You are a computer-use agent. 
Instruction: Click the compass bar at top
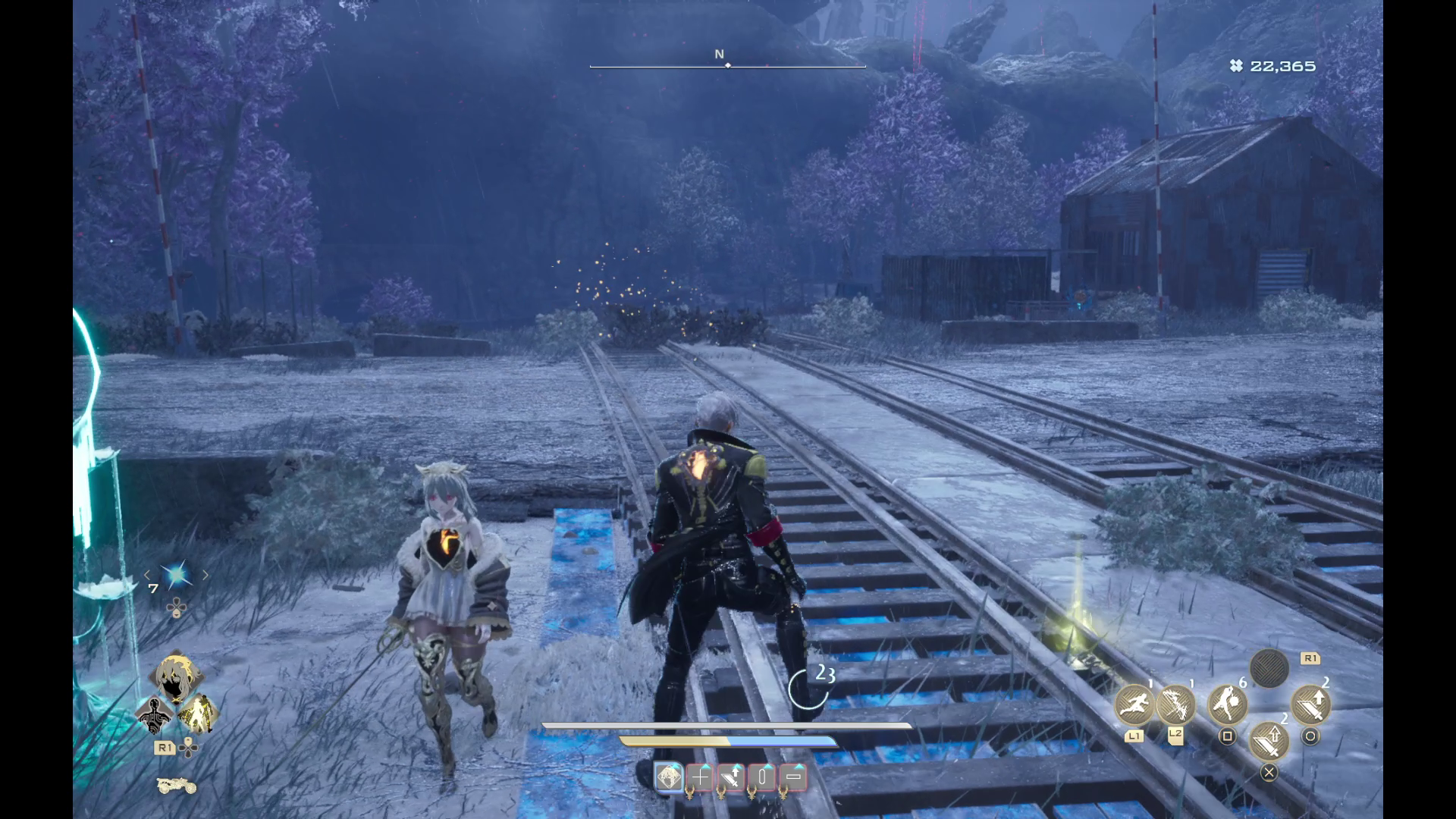727,65
